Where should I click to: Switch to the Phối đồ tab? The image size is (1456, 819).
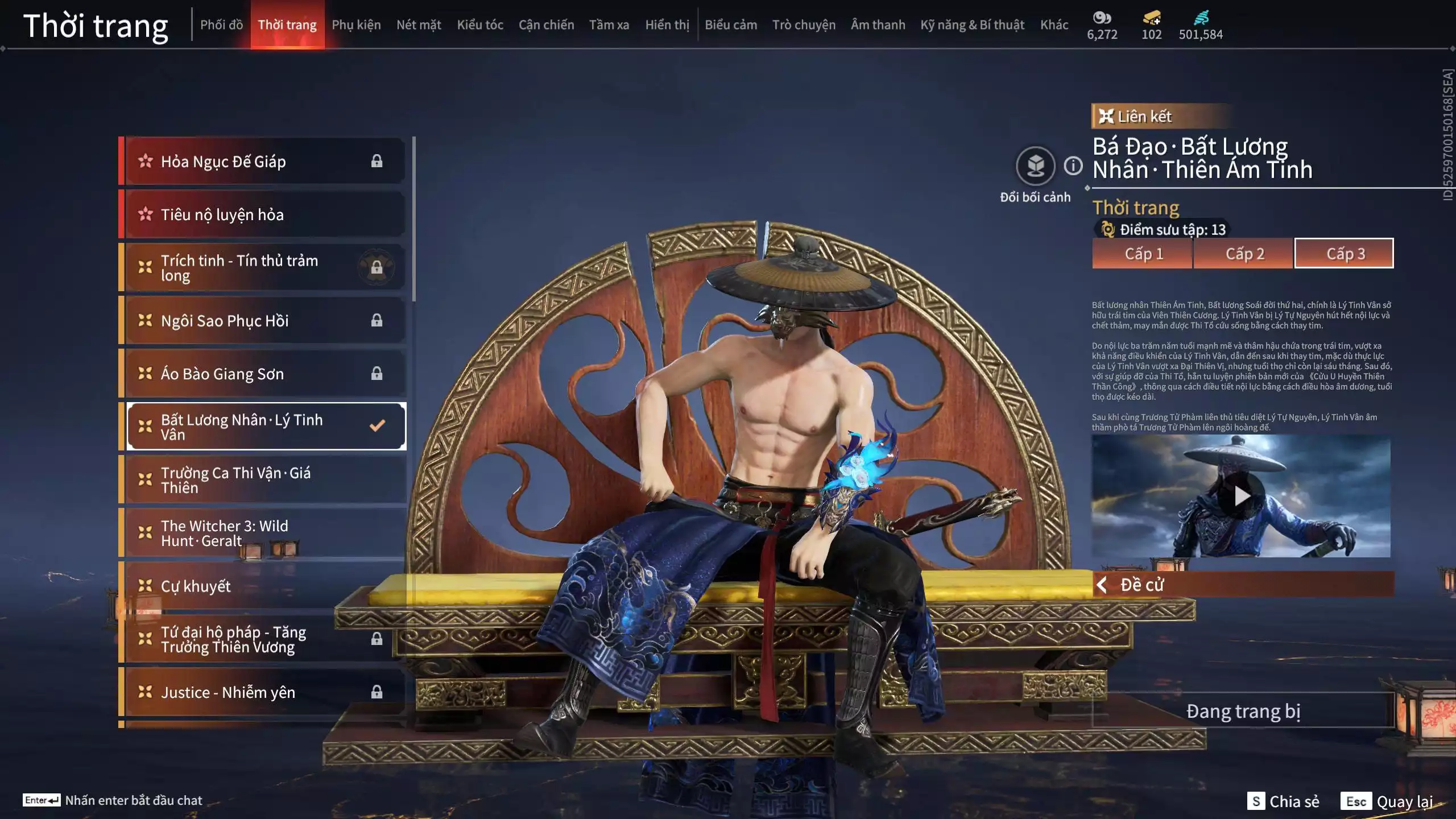pos(221,25)
